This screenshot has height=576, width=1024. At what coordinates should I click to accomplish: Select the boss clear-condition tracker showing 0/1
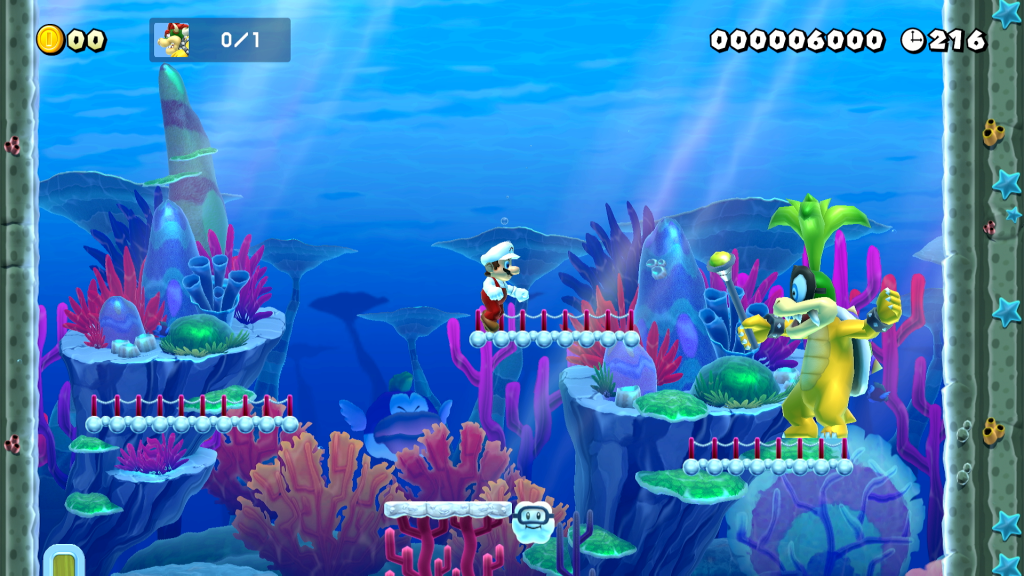(x=220, y=40)
